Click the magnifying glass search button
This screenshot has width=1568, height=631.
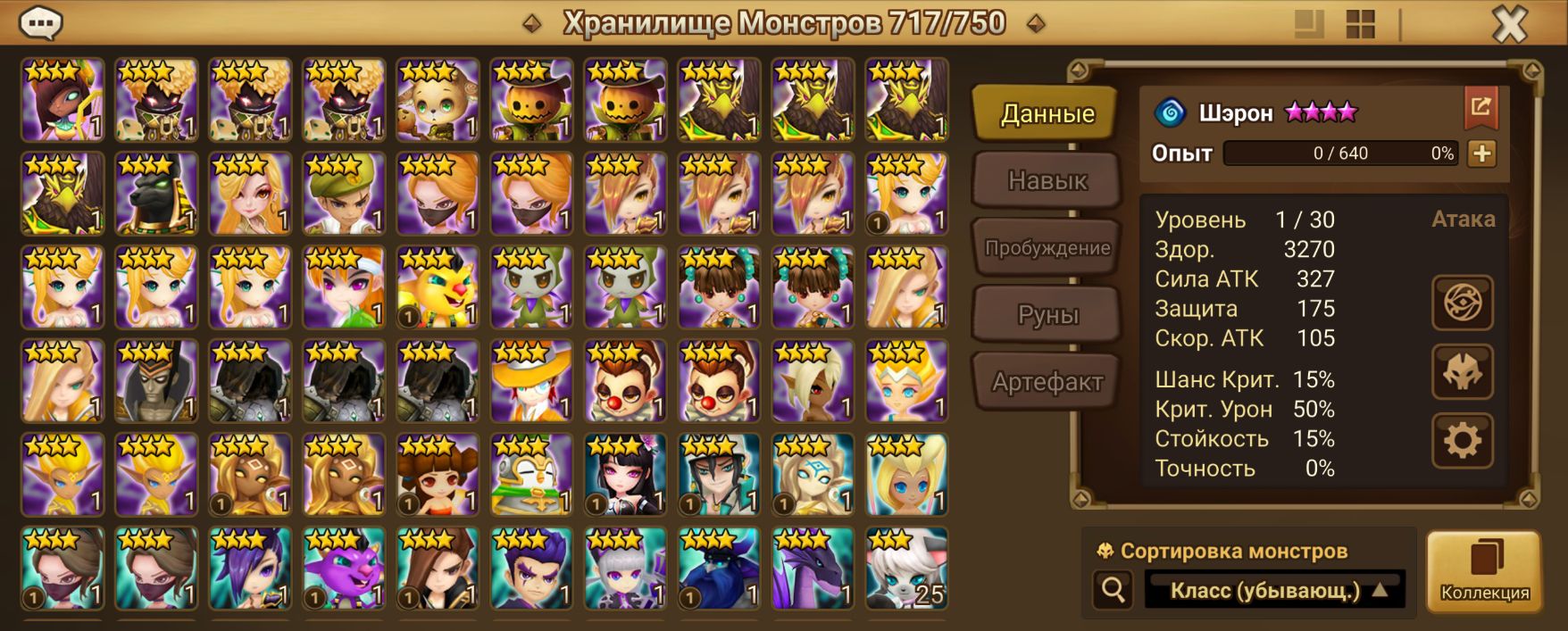[x=1113, y=590]
